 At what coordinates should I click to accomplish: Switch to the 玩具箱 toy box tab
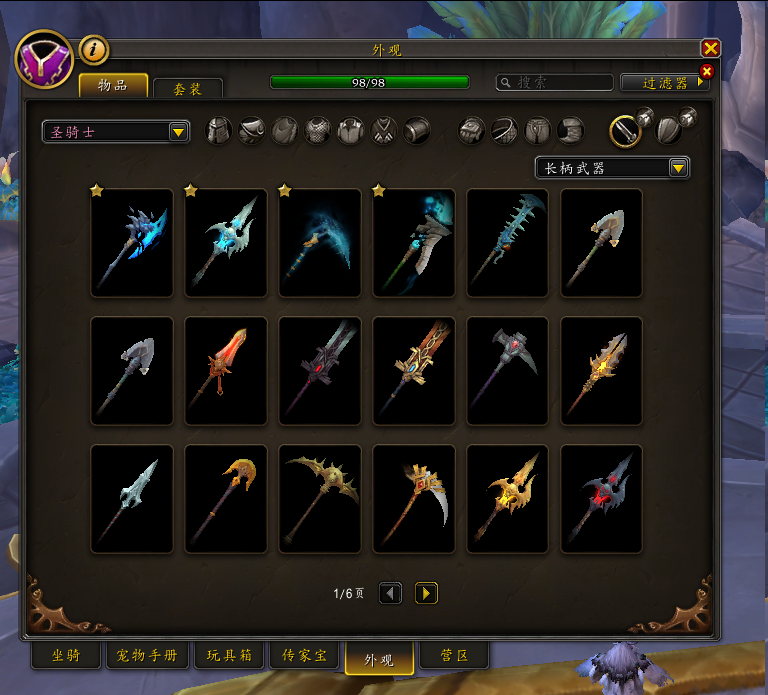pyautogui.click(x=229, y=656)
